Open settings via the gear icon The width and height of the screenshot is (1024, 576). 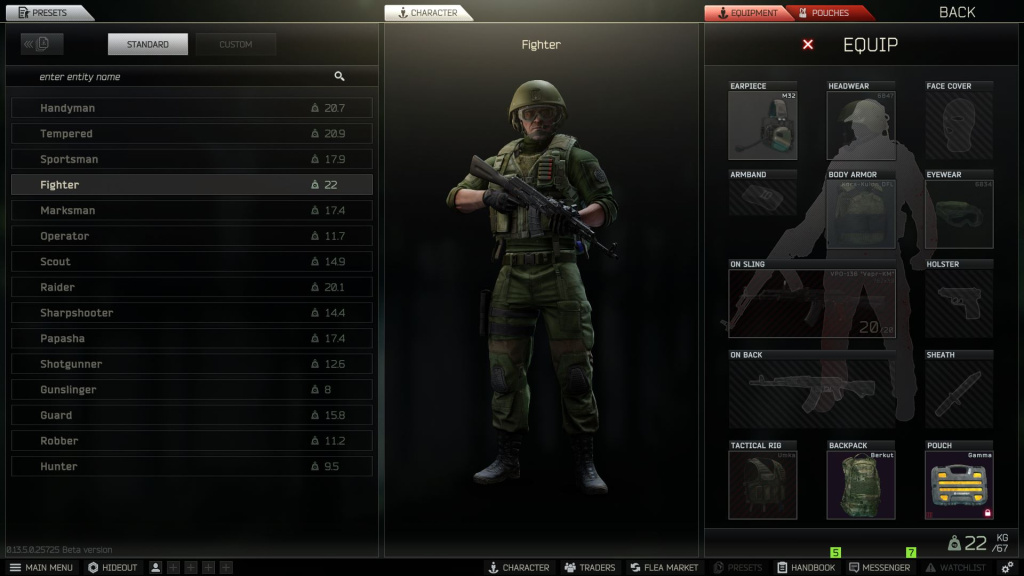coord(1007,568)
